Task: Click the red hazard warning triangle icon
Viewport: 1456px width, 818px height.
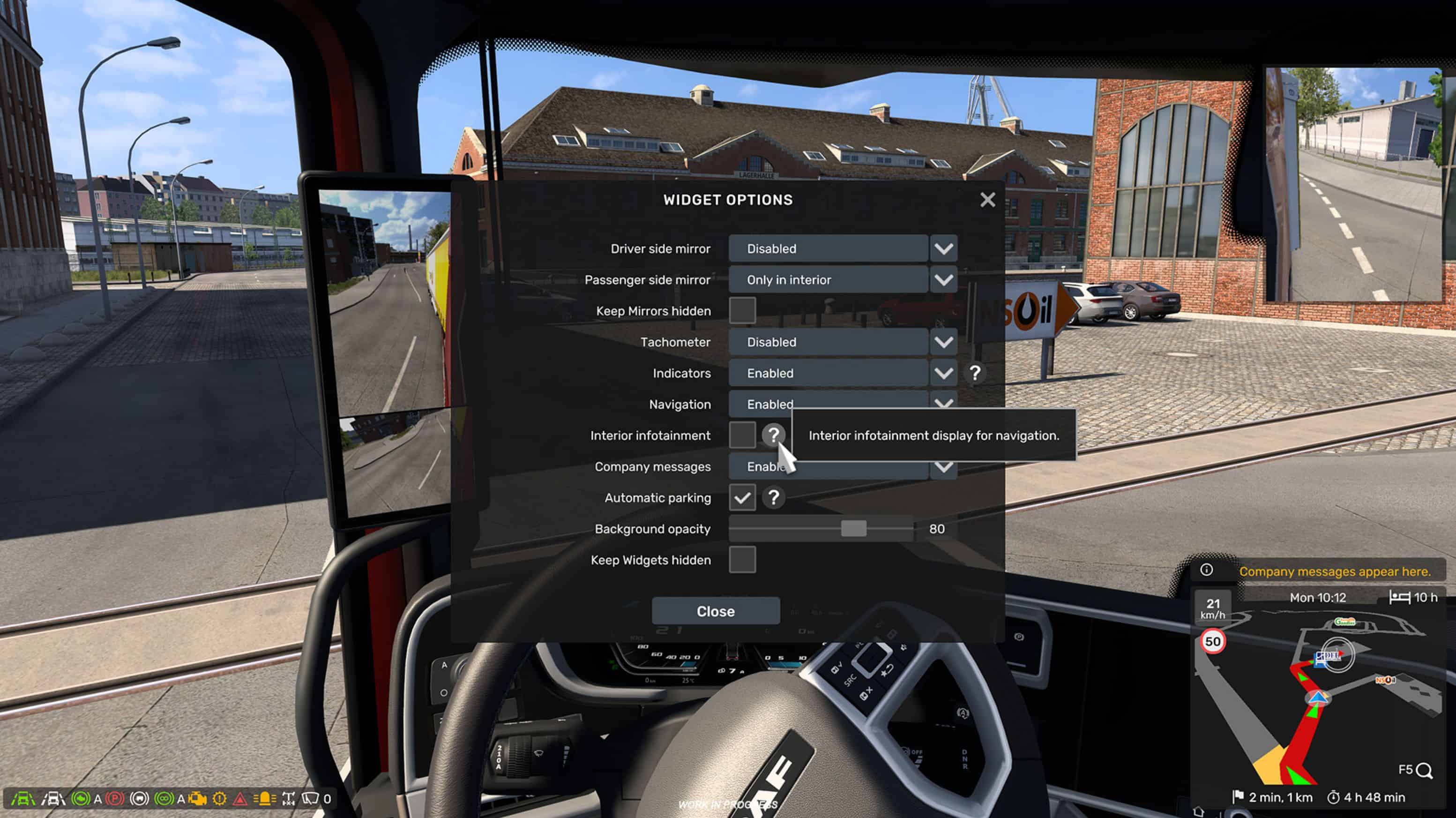Action: click(241, 799)
